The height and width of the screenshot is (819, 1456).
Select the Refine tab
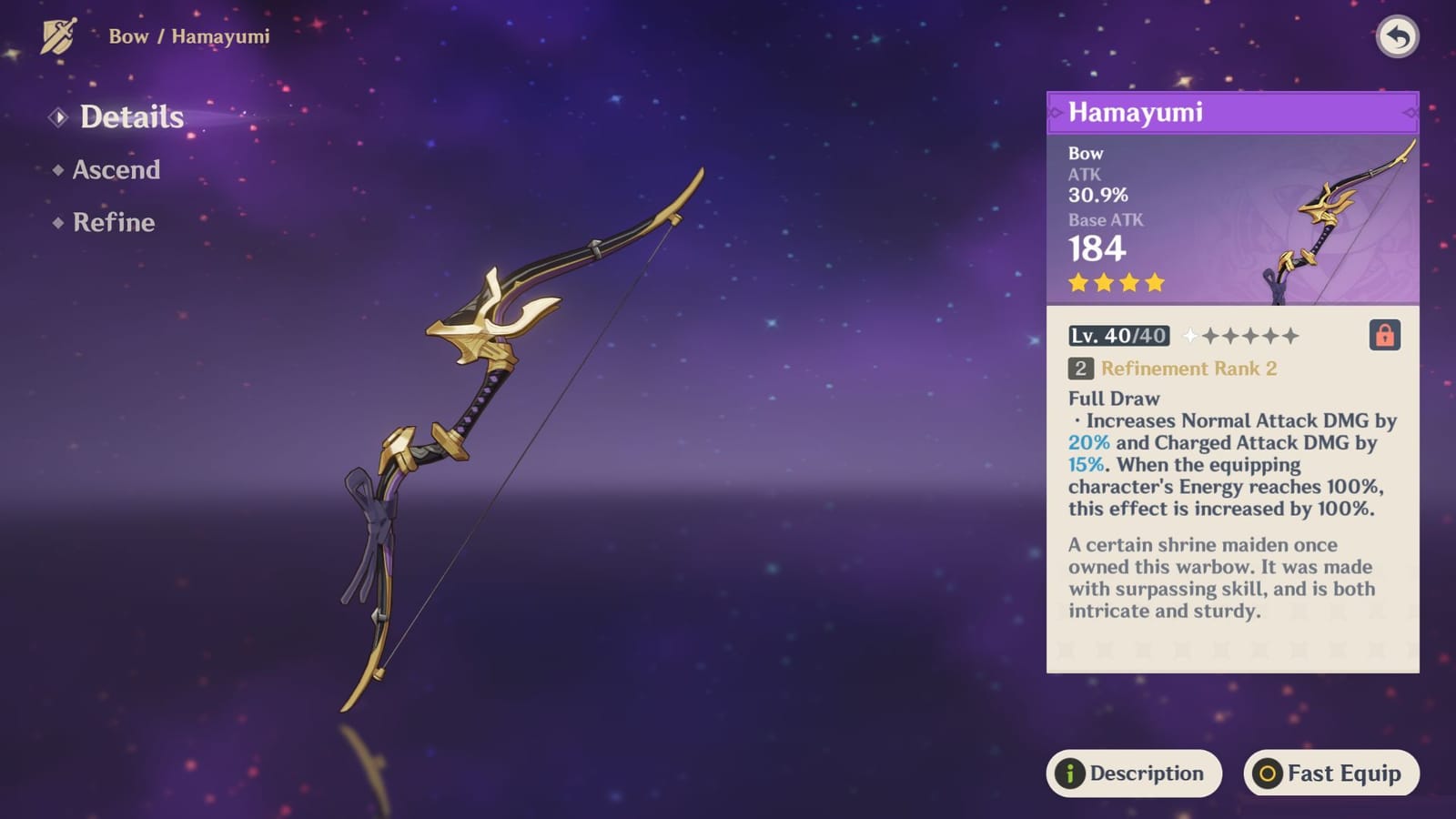[113, 223]
